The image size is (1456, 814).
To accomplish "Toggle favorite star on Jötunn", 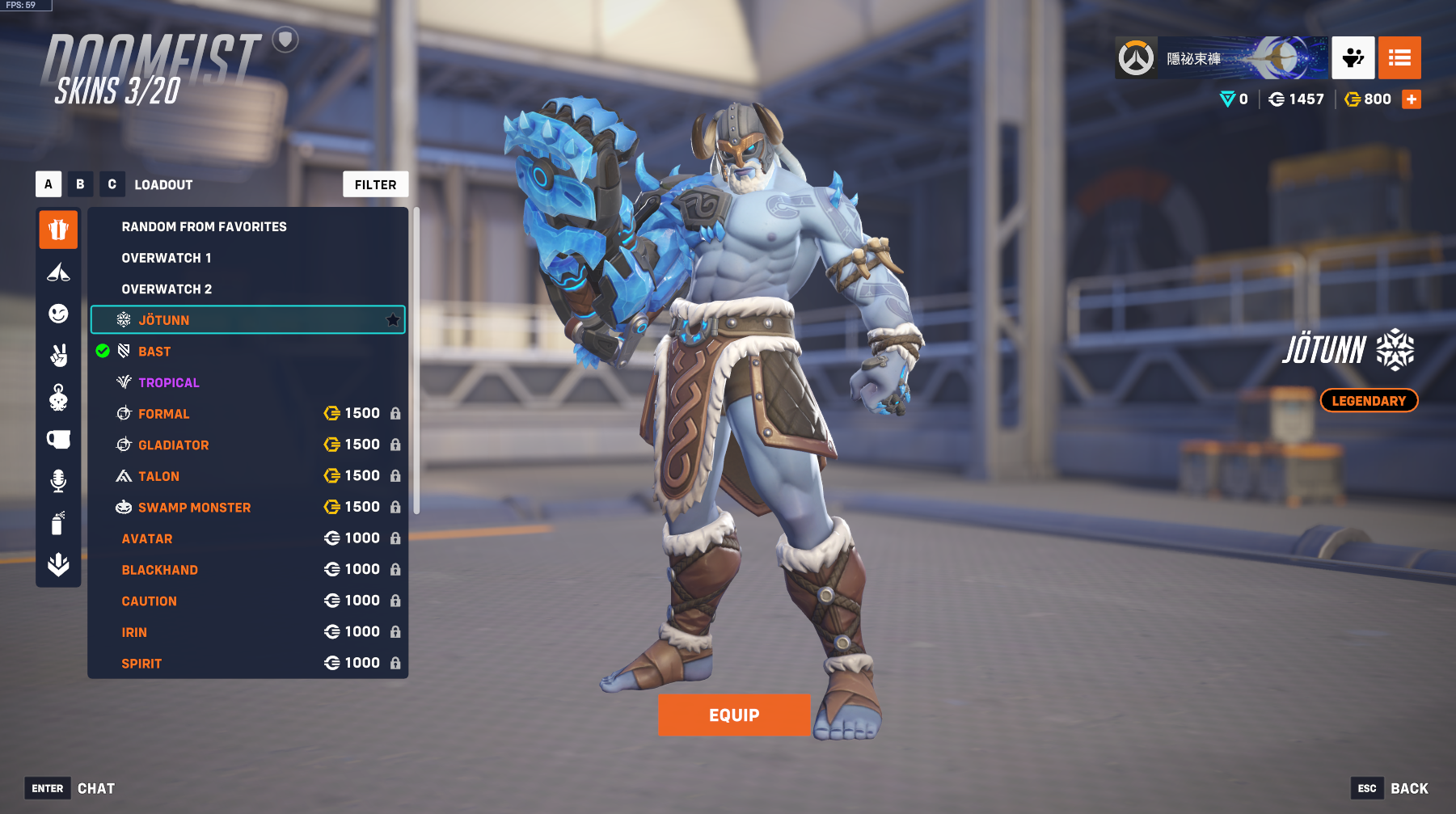I will (x=393, y=320).
